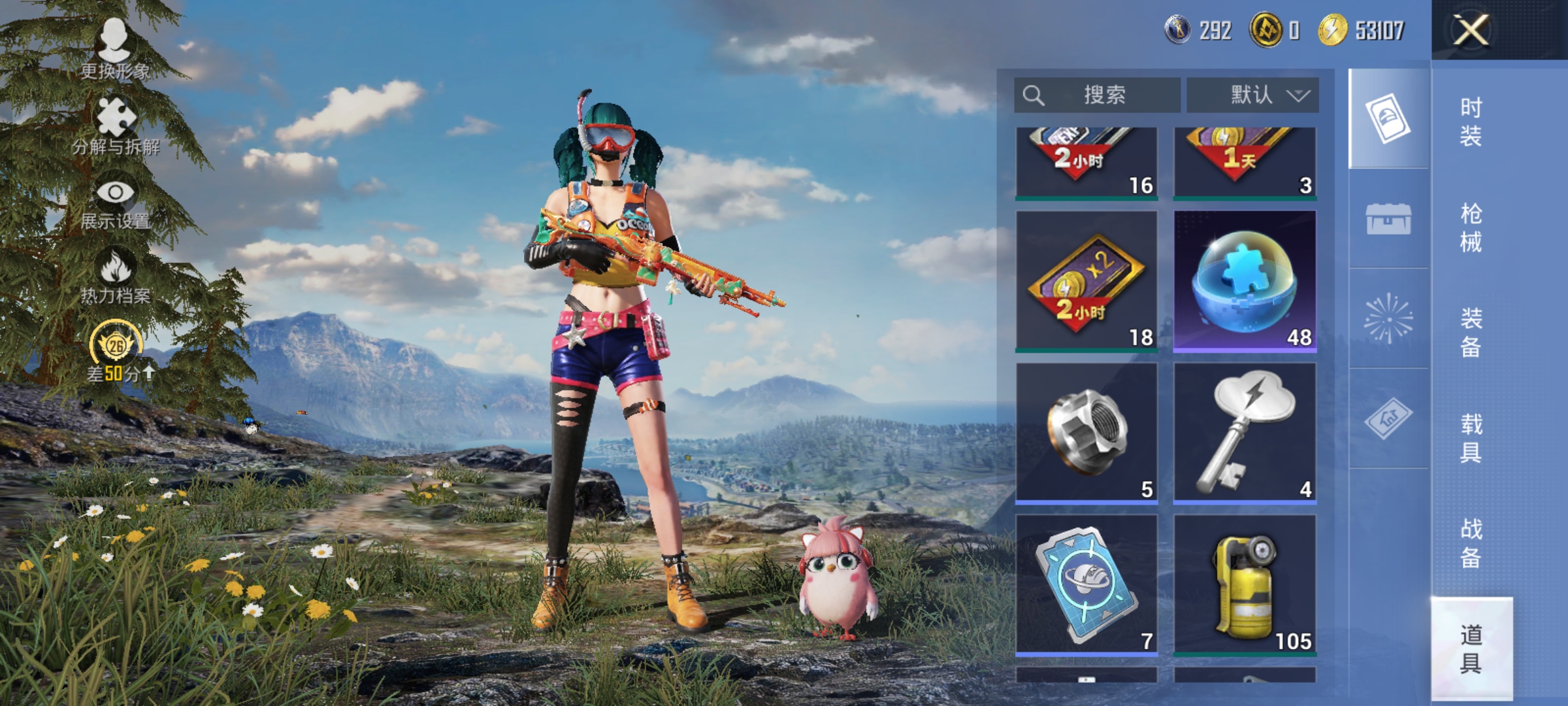Viewport: 1568px width, 706px height.
Task: Select the blue puzzle piece orb item
Action: (x=1245, y=281)
